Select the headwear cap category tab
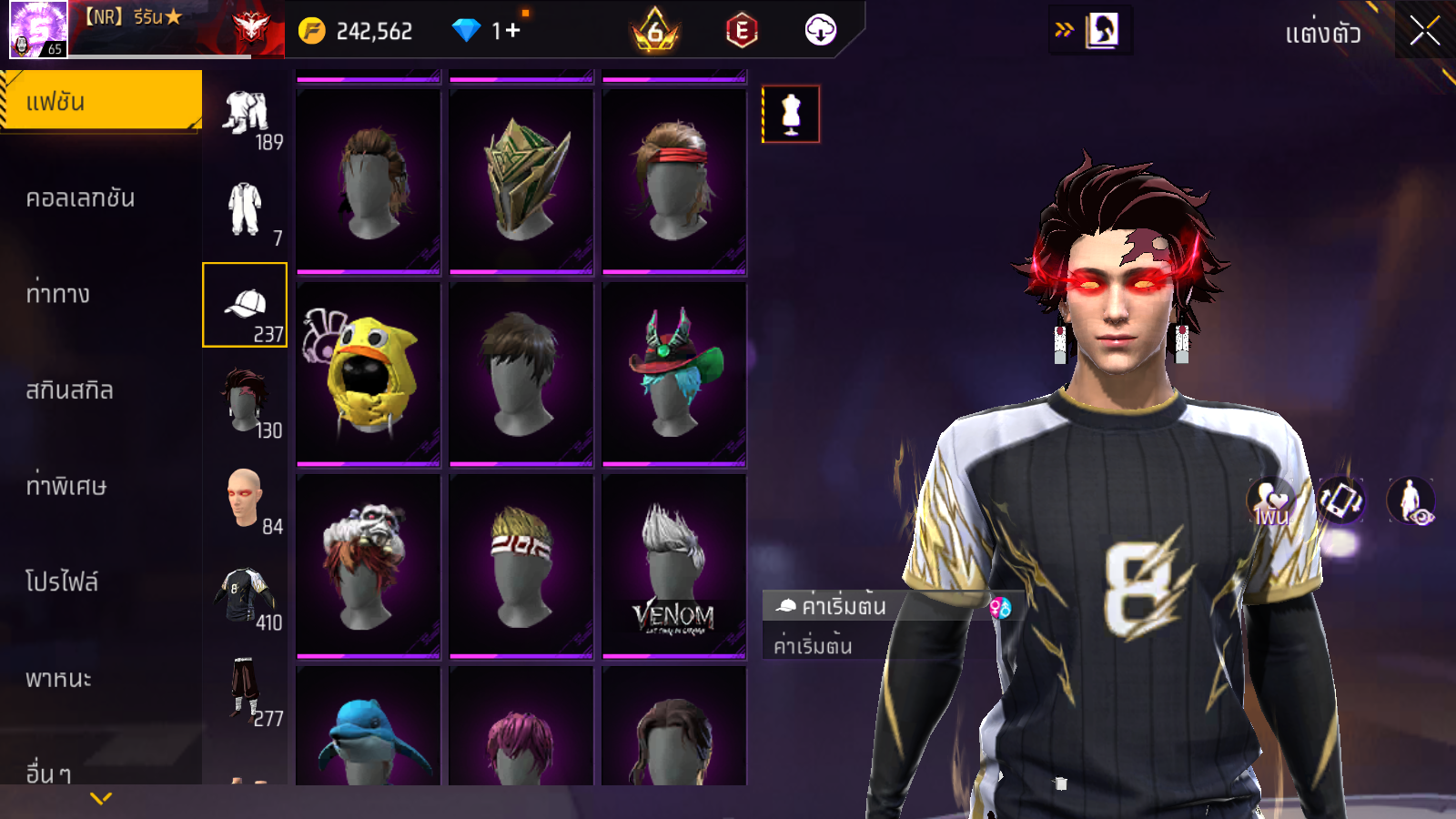Screen dimensions: 1456x819 coord(245,306)
